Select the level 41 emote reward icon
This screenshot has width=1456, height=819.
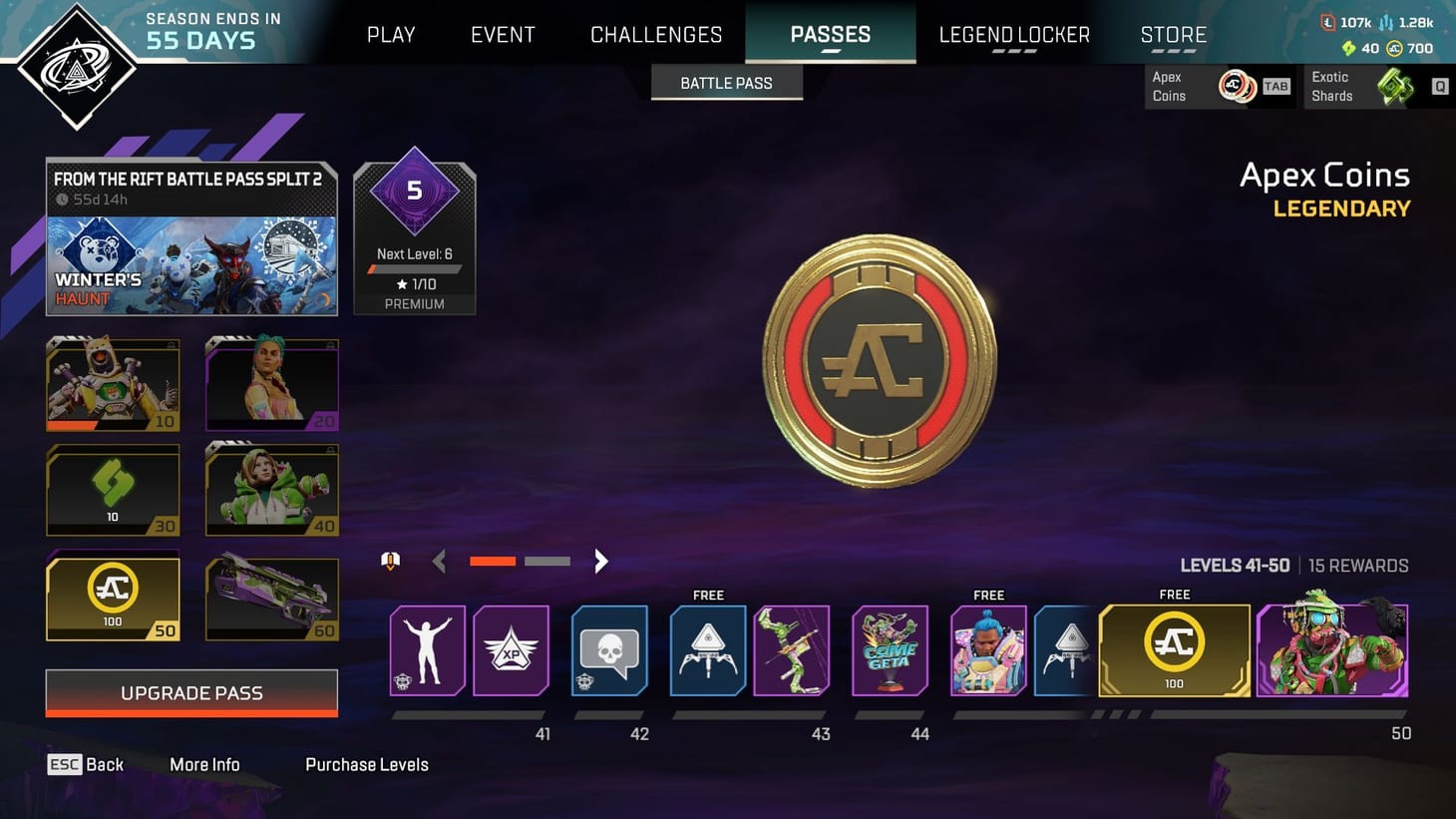coord(427,649)
